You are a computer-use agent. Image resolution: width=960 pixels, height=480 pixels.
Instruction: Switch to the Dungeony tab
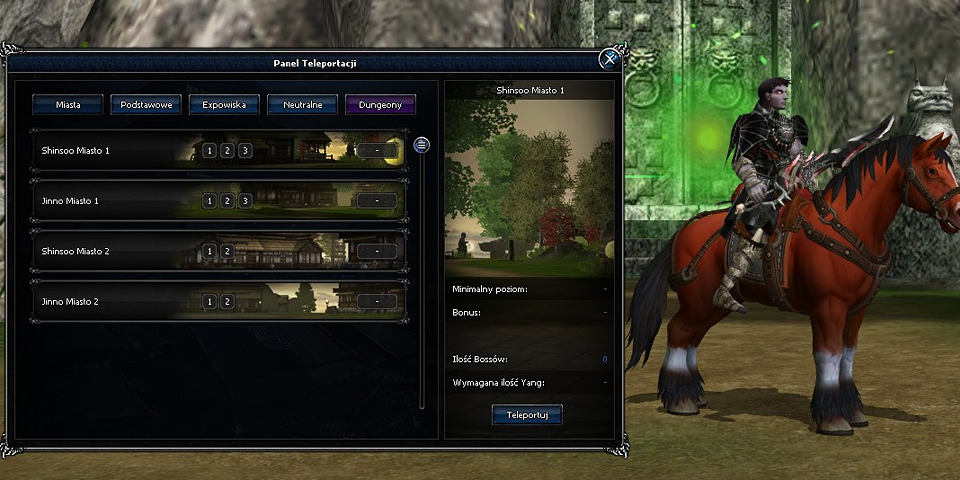[380, 104]
